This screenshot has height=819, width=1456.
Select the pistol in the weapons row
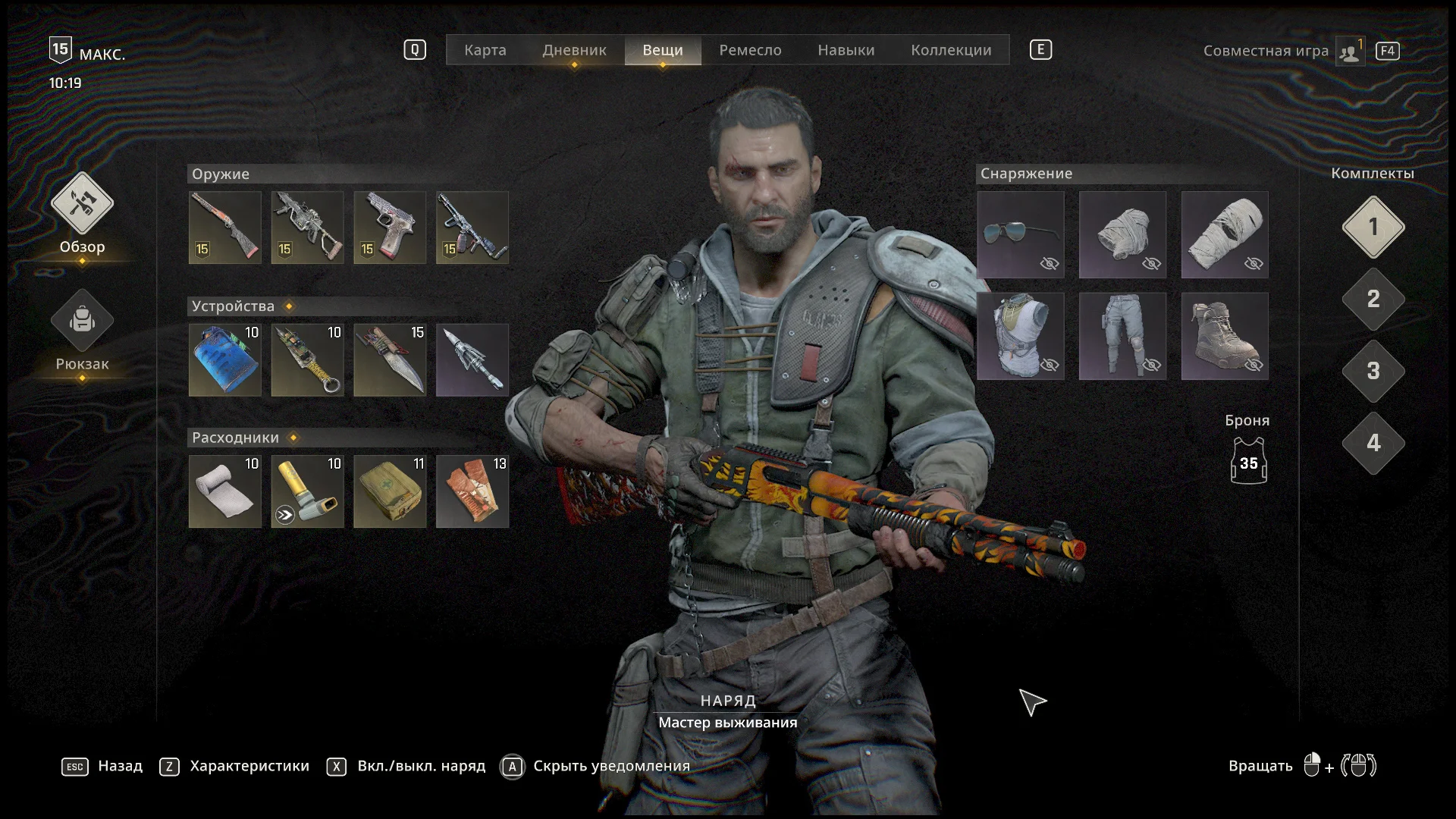point(389,227)
